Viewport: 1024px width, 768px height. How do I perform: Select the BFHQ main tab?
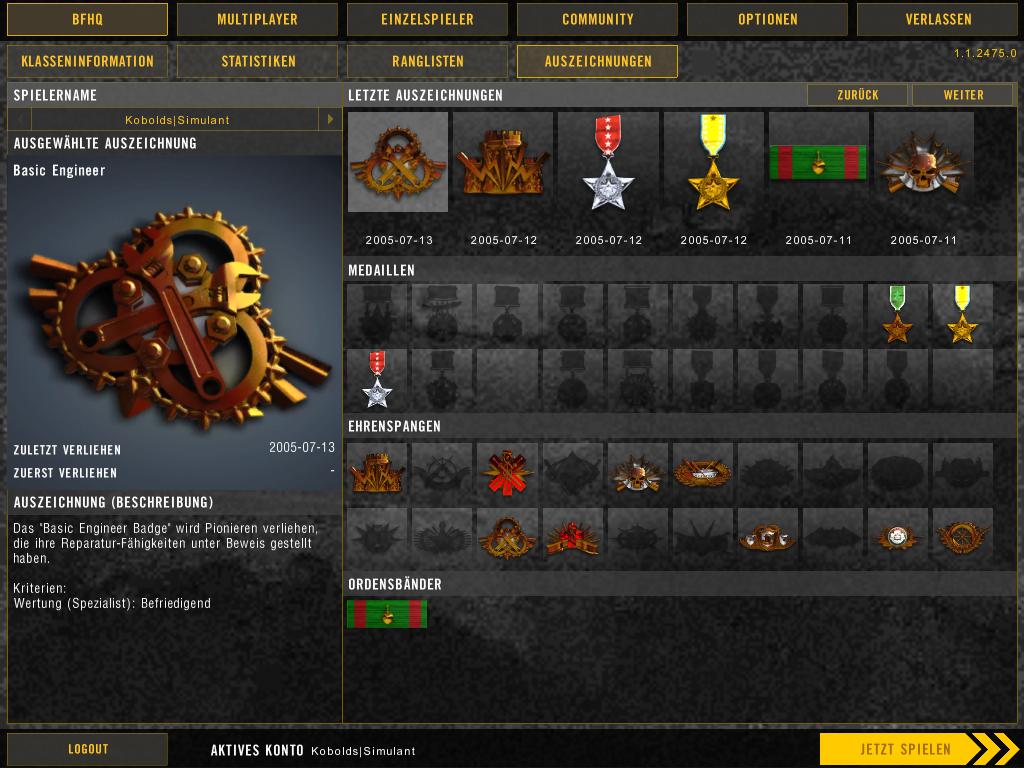click(x=87, y=19)
